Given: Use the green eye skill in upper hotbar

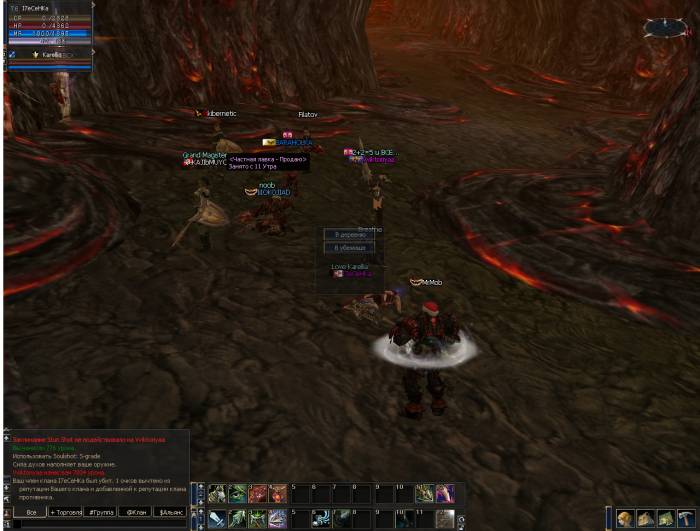Looking at the screenshot, I should pyautogui.click(x=237, y=493).
